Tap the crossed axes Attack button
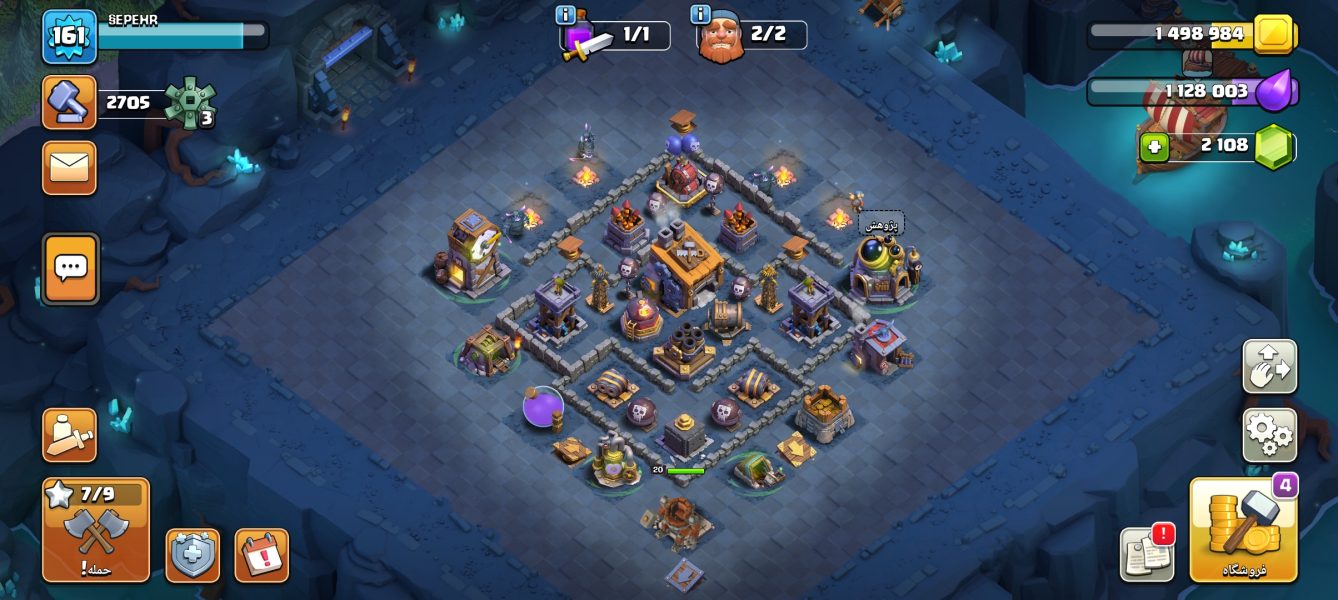 click(96, 530)
